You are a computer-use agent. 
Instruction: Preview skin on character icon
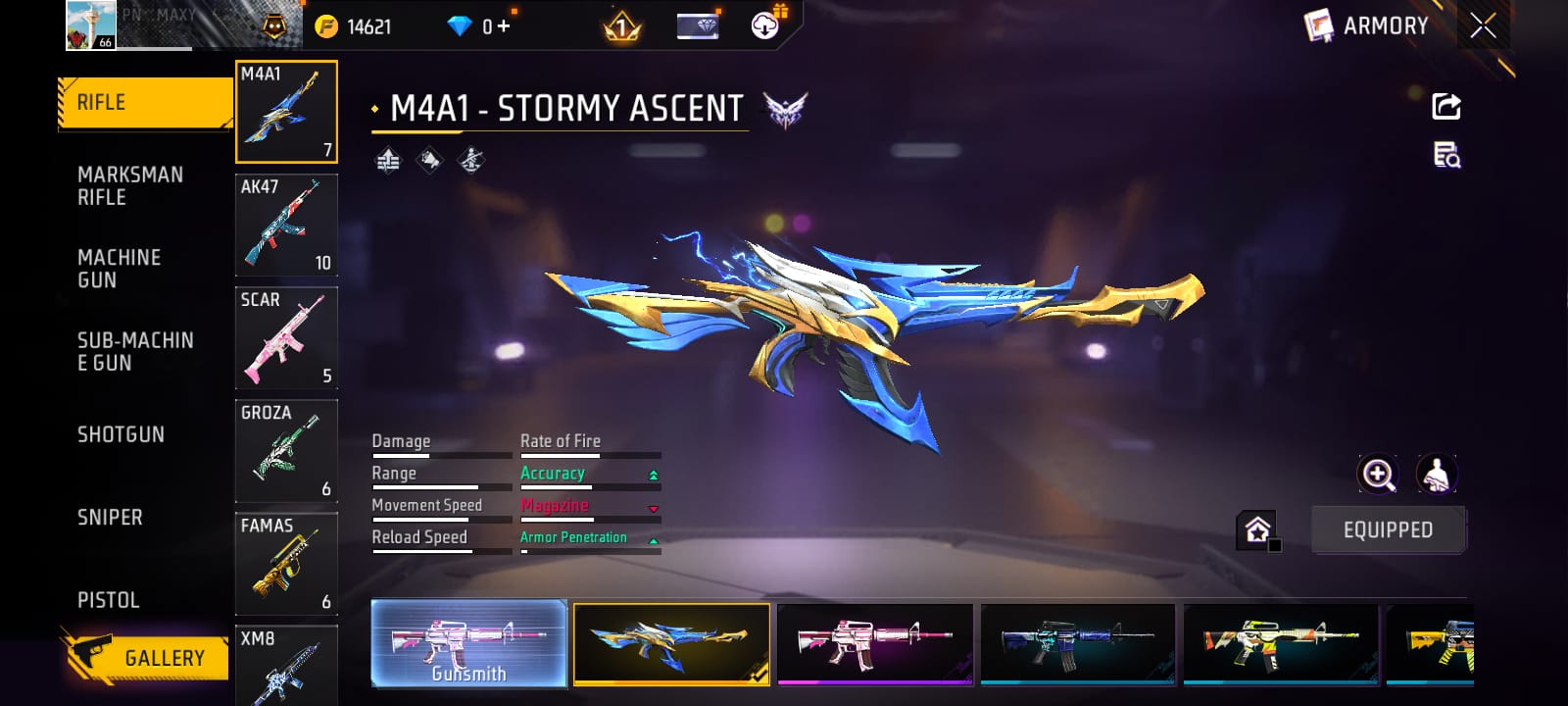coord(1437,475)
